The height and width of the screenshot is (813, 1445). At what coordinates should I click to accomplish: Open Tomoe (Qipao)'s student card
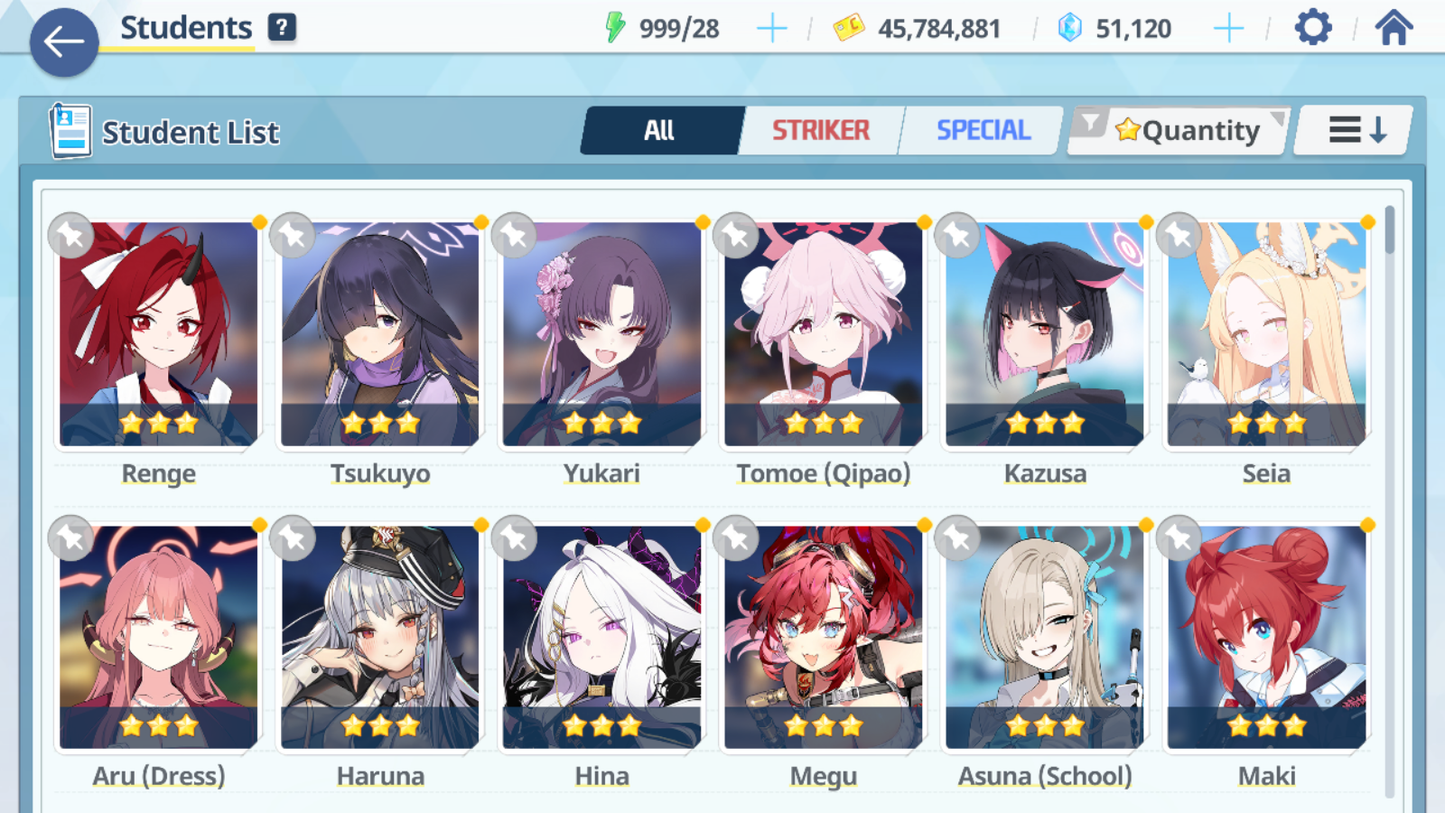823,334
